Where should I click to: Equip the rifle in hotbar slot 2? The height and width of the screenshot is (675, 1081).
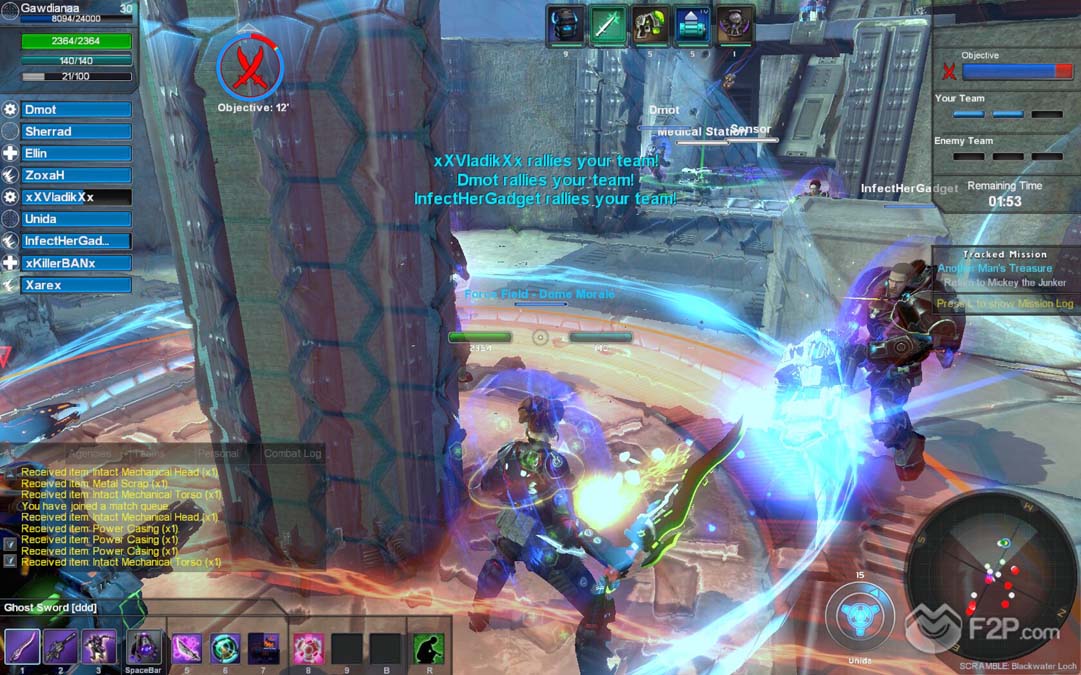coord(60,647)
